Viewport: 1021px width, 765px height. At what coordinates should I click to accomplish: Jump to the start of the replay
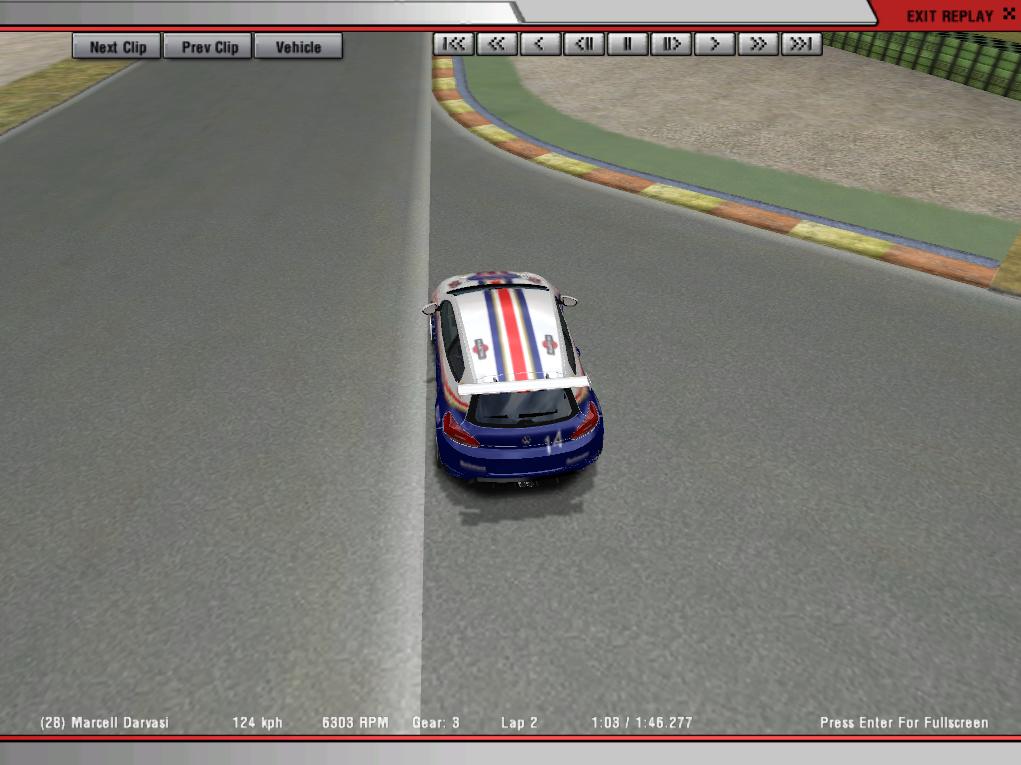453,44
